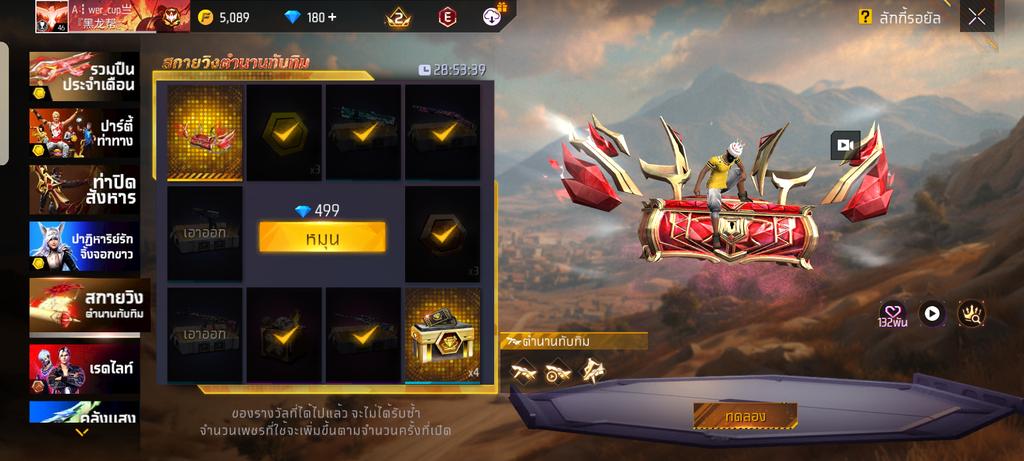
Task: Open the red E badge icon
Action: coord(447,17)
